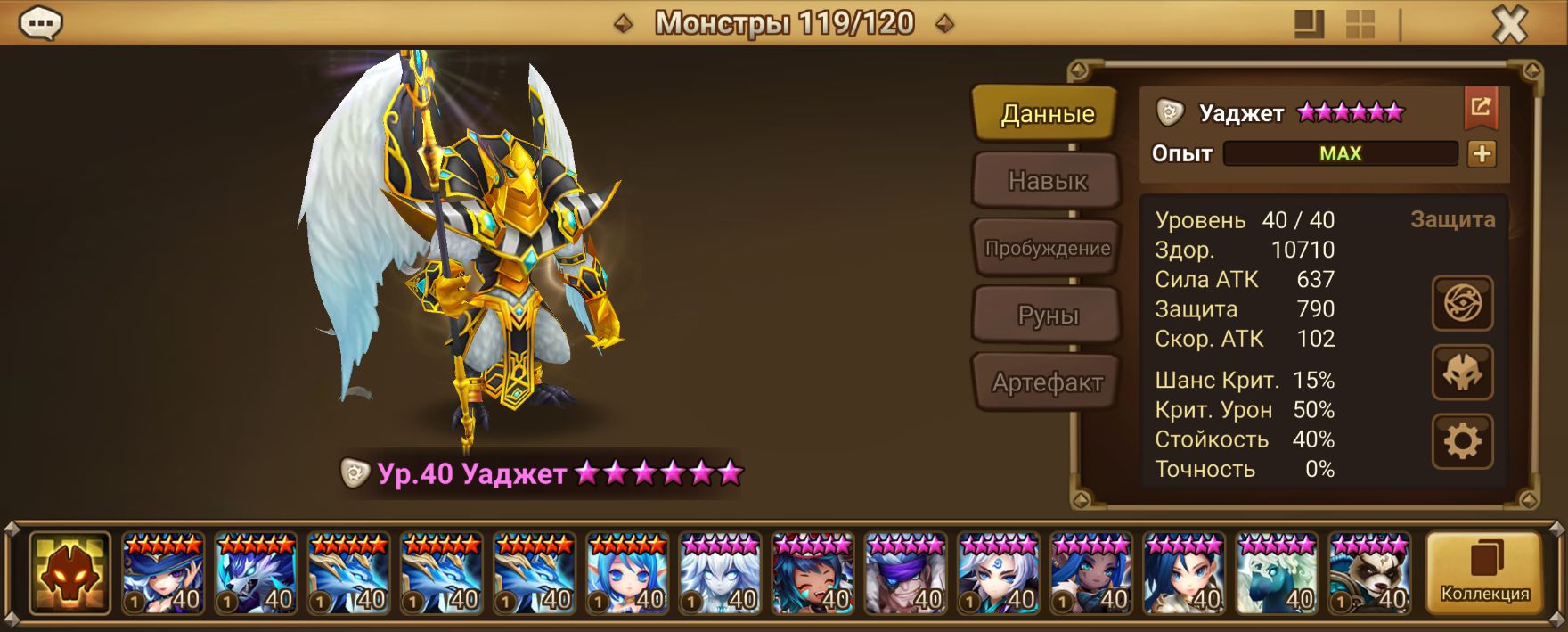The width and height of the screenshot is (1568, 632).
Task: Close the Монстры window
Action: click(x=1510, y=25)
